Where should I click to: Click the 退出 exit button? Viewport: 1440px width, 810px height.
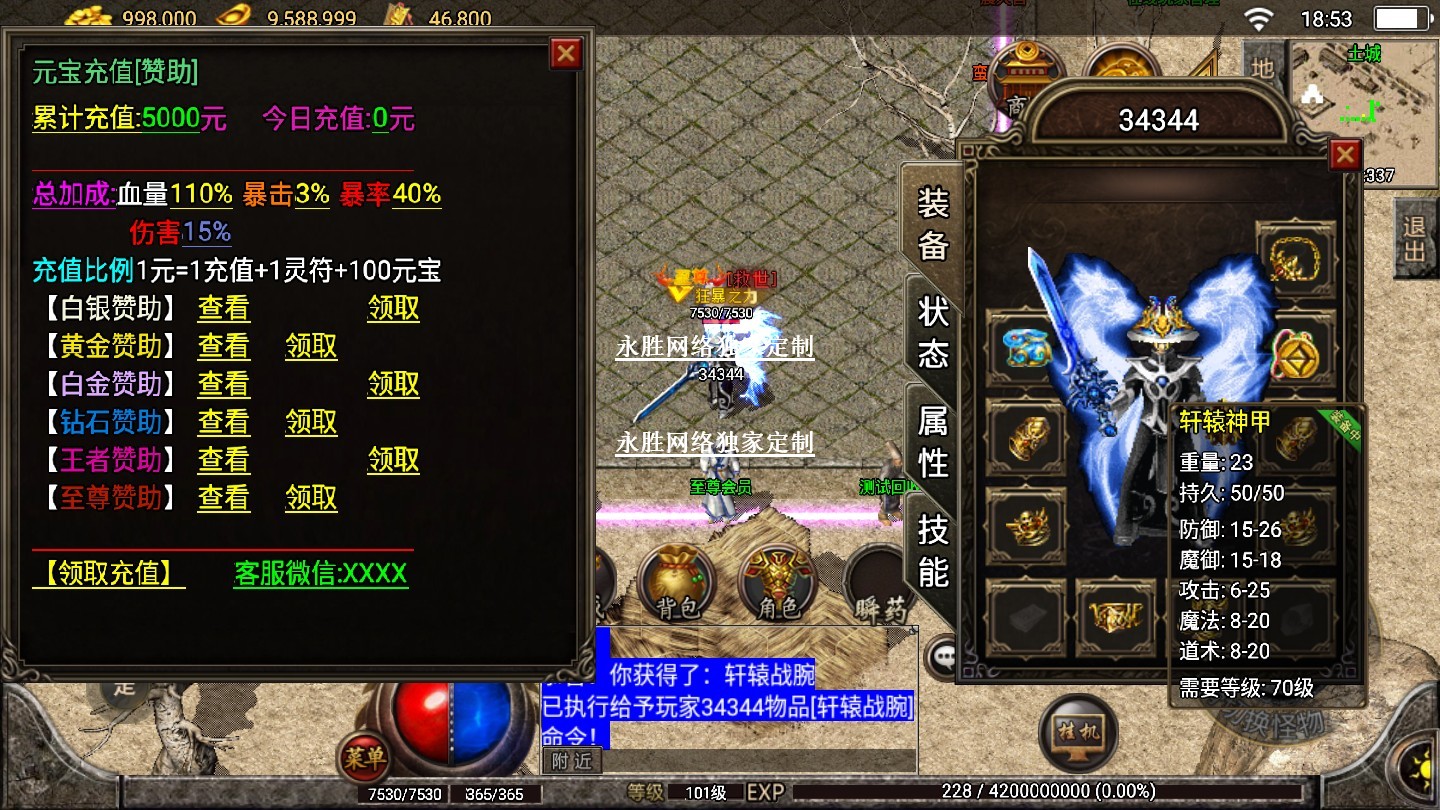(x=1414, y=238)
